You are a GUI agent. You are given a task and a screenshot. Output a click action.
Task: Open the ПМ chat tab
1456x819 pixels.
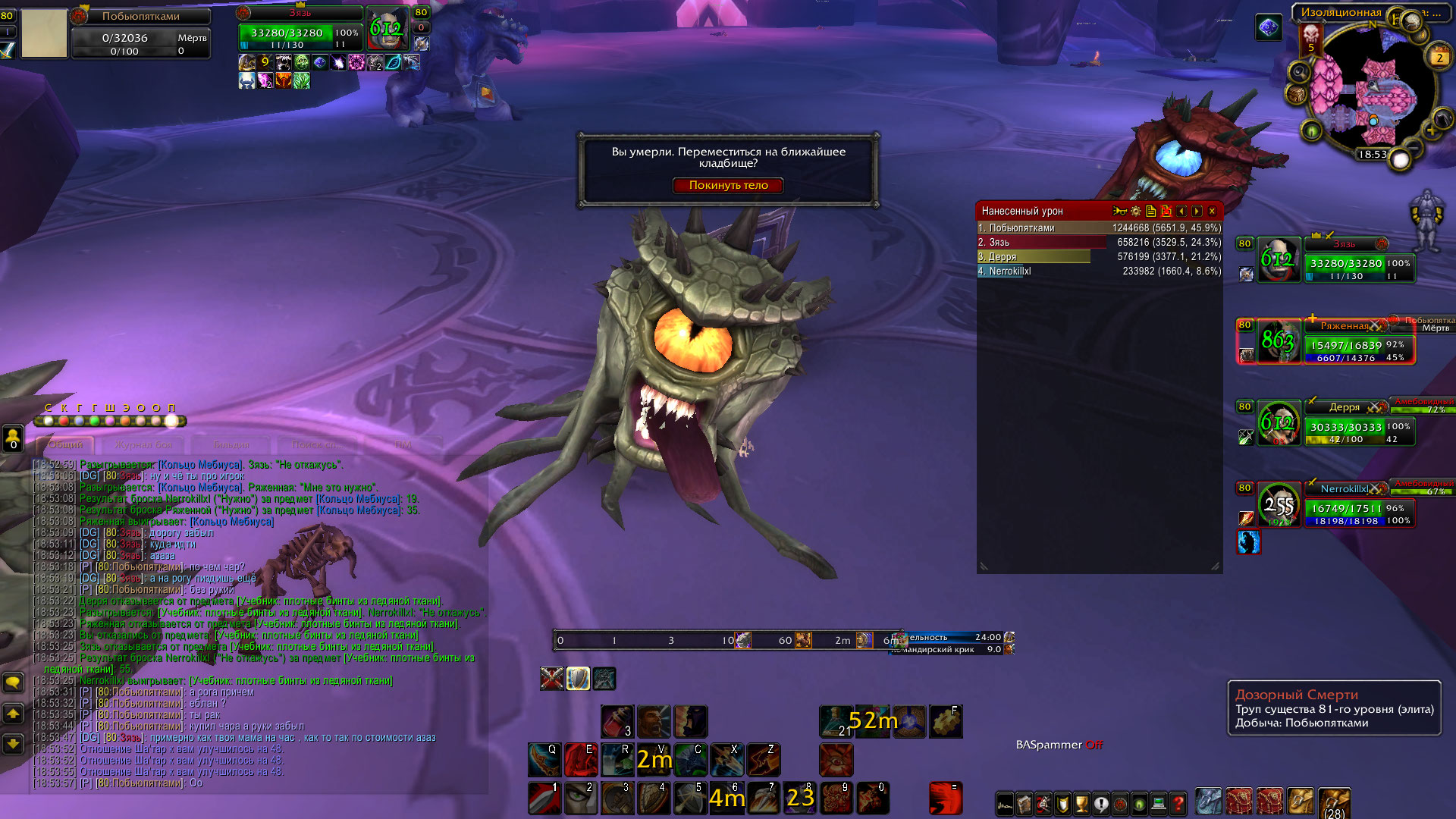coord(403,444)
